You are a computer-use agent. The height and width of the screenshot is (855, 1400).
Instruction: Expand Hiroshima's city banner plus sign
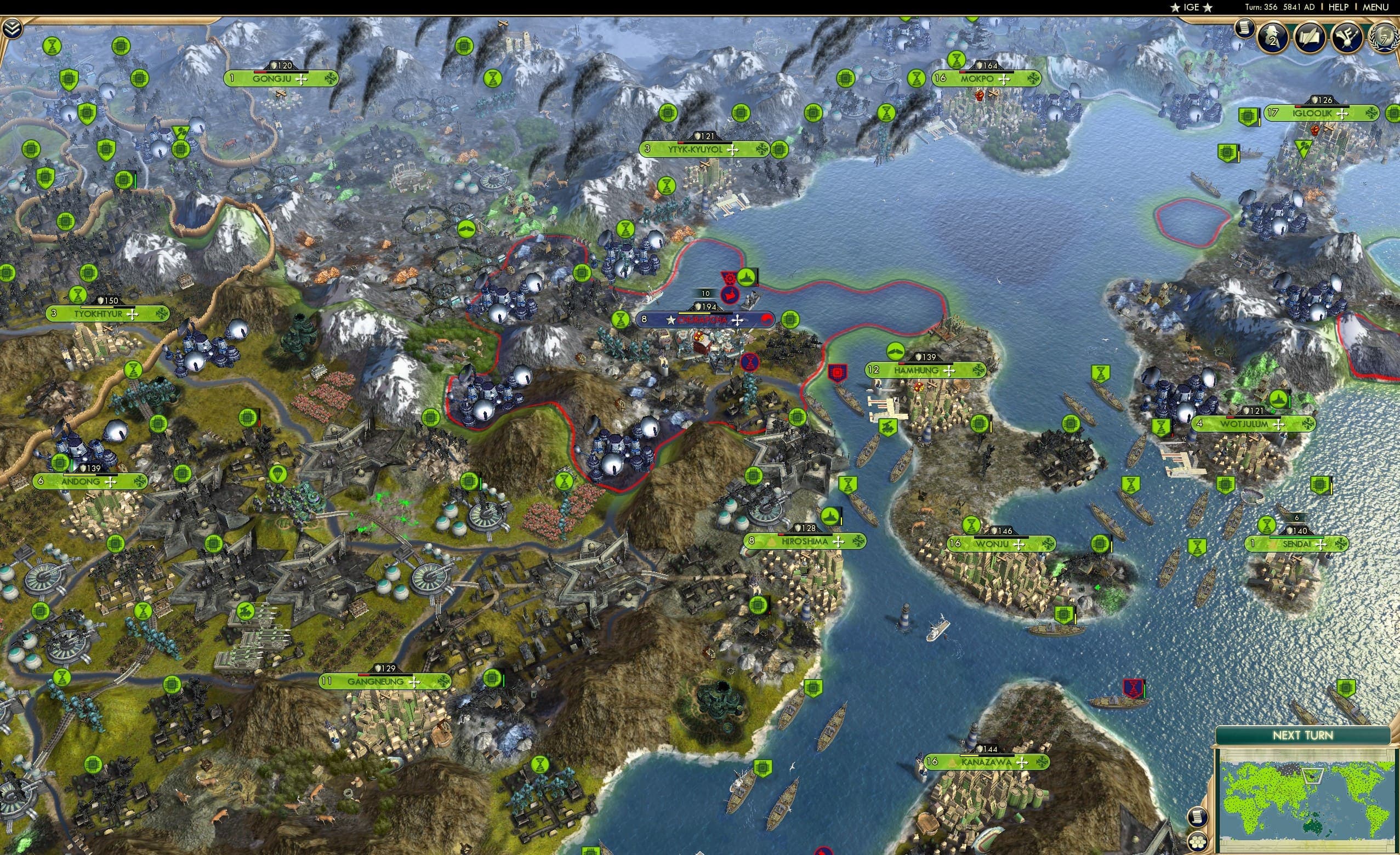click(838, 541)
